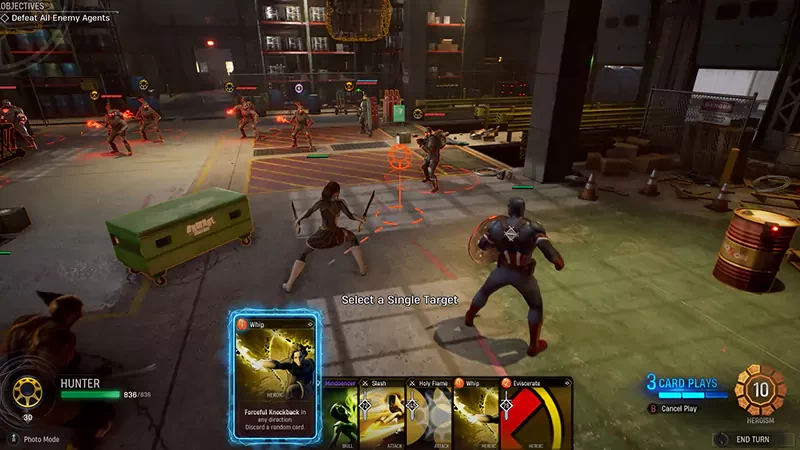Click the Hunter gold emblem portrait
Viewport: 800px width, 450px height.
(28, 391)
